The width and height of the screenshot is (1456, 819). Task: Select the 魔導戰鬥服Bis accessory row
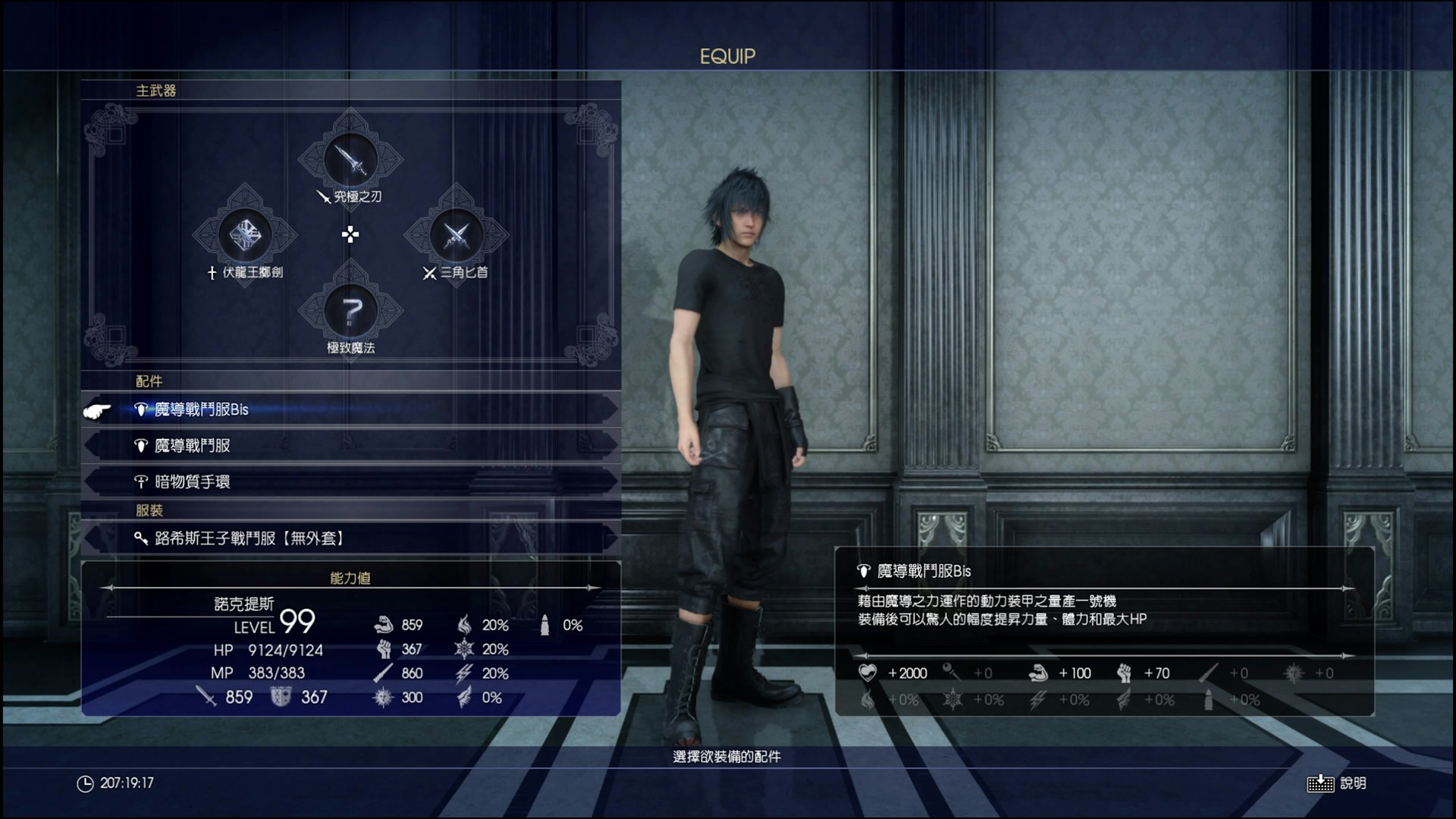(x=350, y=409)
